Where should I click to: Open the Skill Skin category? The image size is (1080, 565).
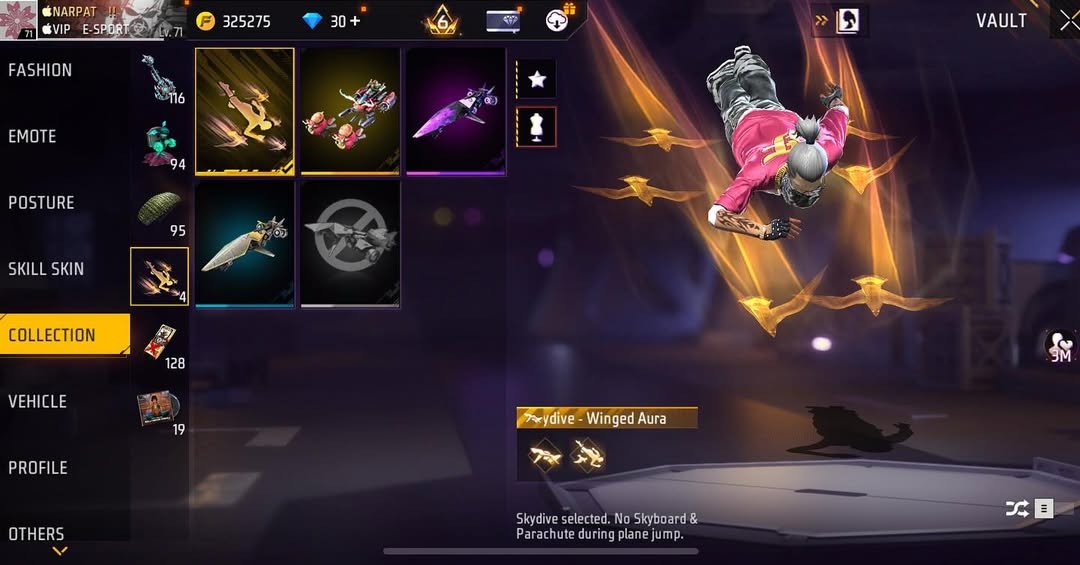[x=46, y=269]
